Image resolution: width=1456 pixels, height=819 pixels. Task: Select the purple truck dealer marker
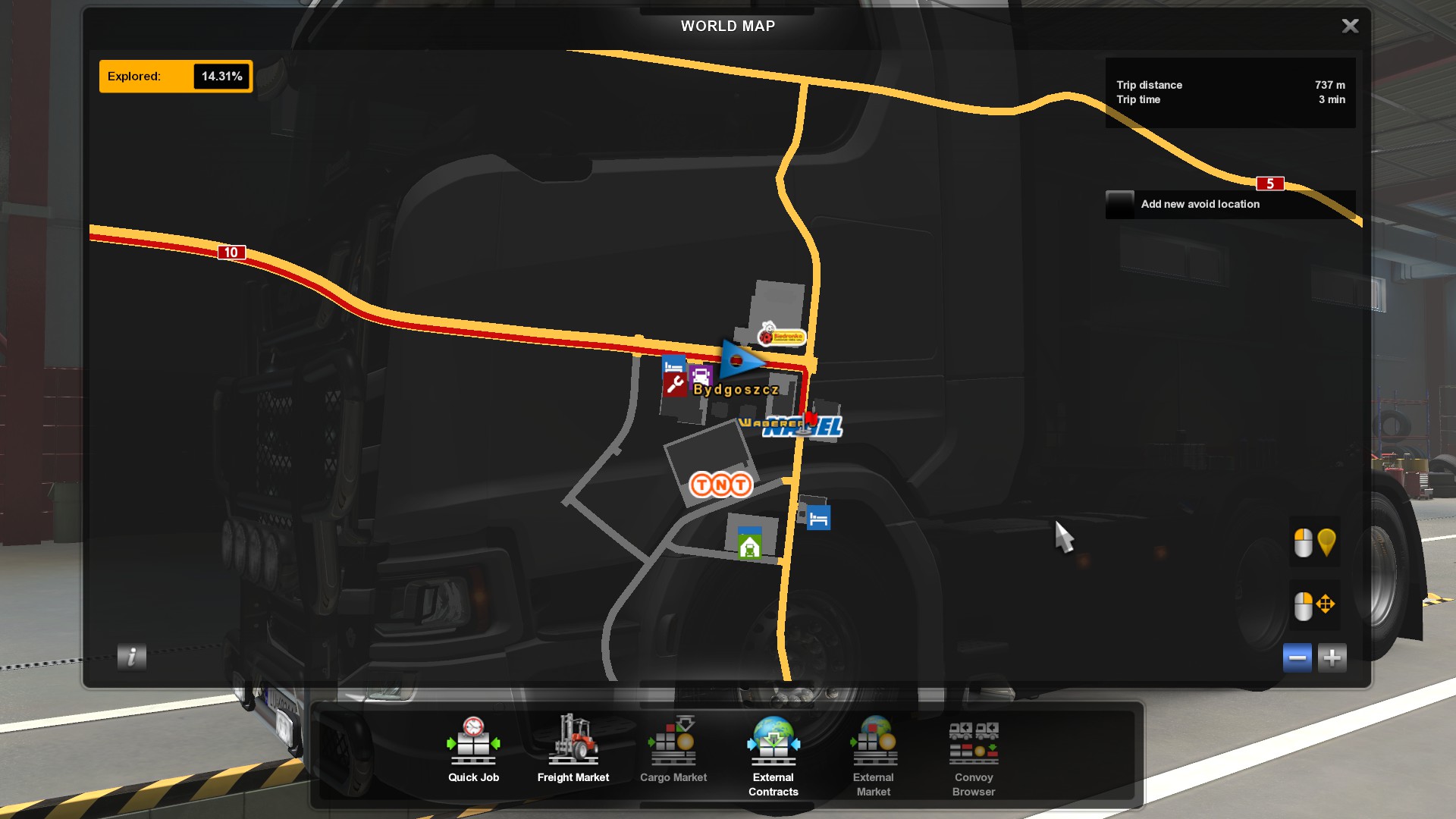point(701,375)
